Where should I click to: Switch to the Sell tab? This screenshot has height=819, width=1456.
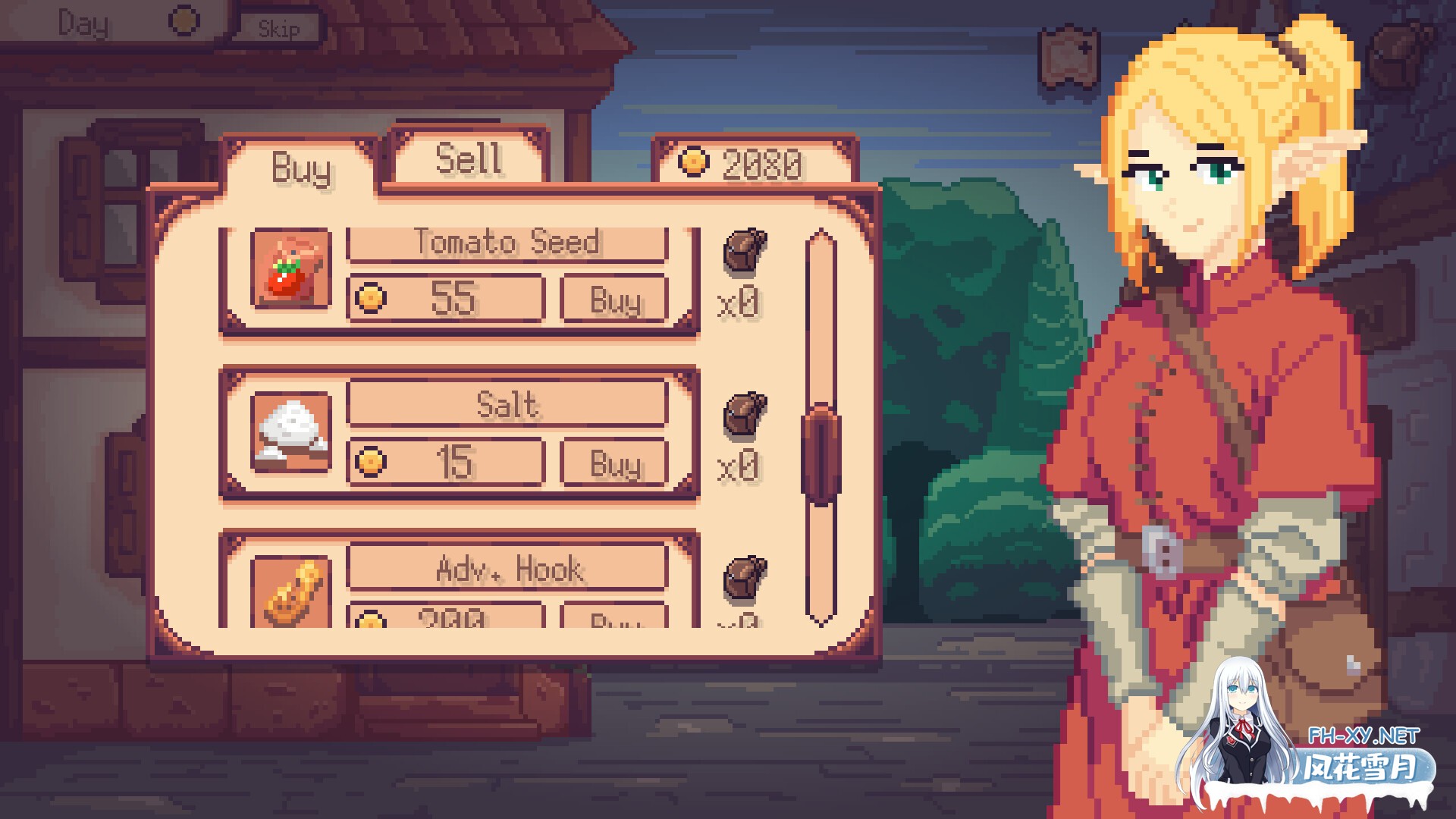469,158
